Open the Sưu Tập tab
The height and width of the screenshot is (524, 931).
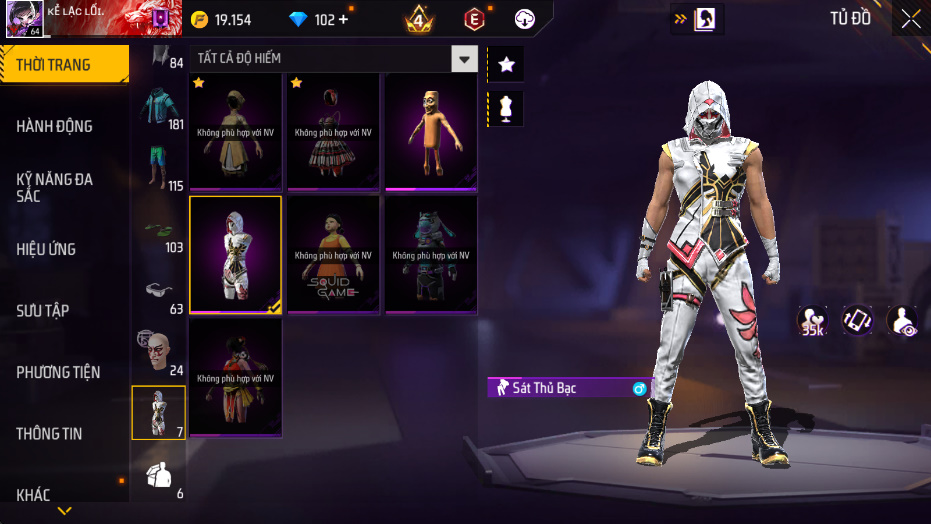click(x=43, y=311)
